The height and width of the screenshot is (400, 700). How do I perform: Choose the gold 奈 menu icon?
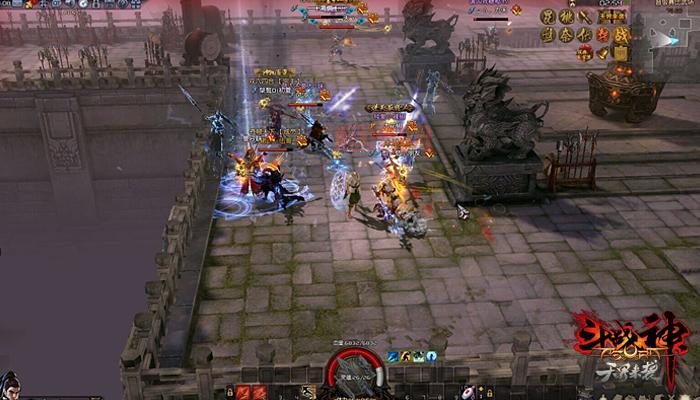[x=566, y=34]
